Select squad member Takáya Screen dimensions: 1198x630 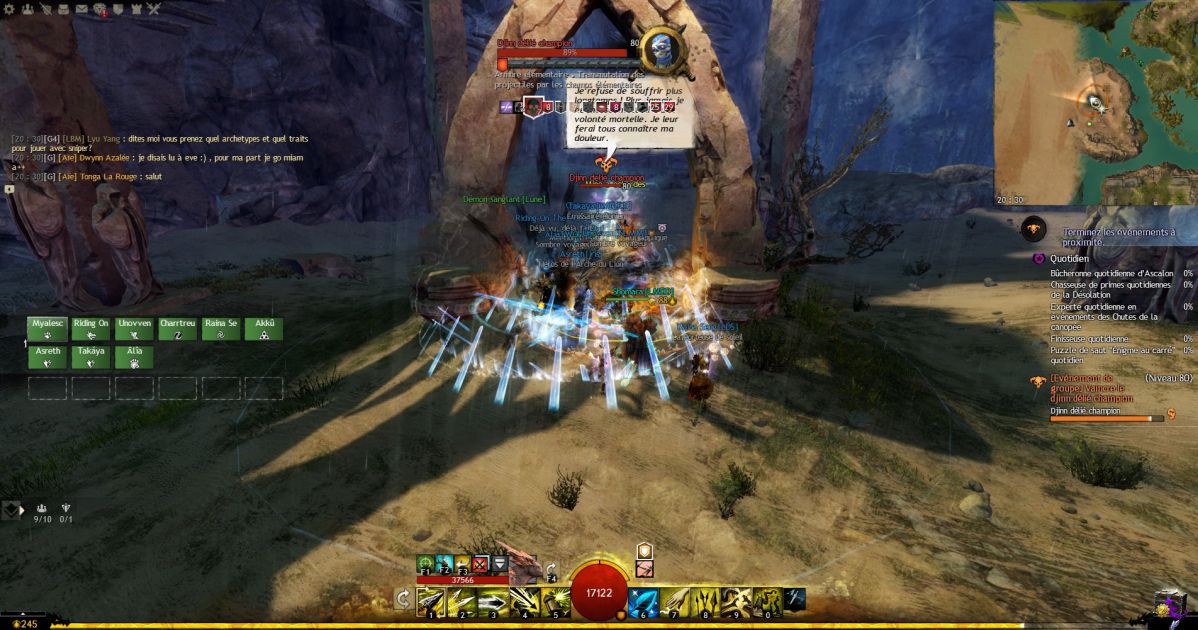coord(90,357)
